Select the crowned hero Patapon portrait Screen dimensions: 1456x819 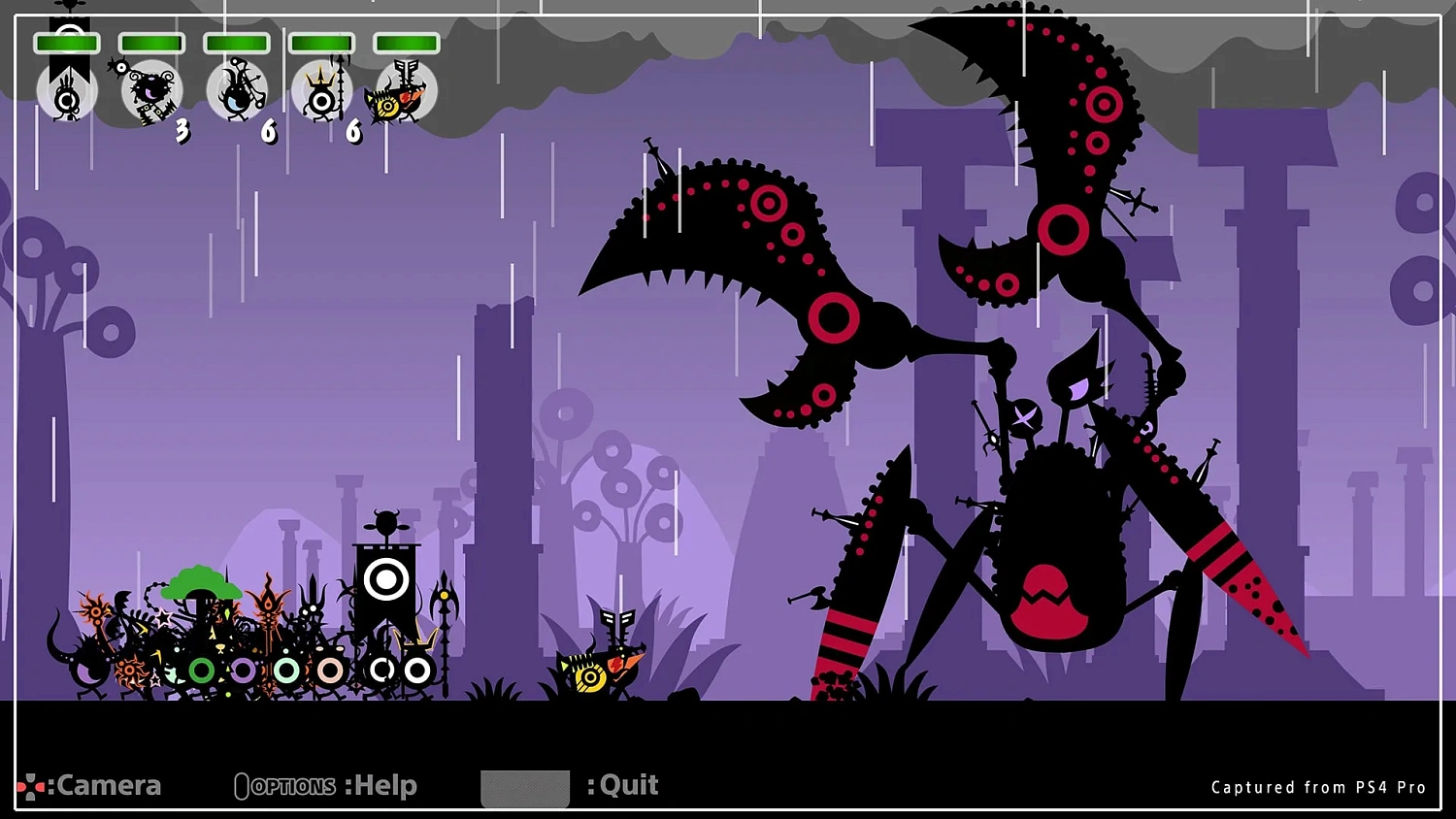320,90
